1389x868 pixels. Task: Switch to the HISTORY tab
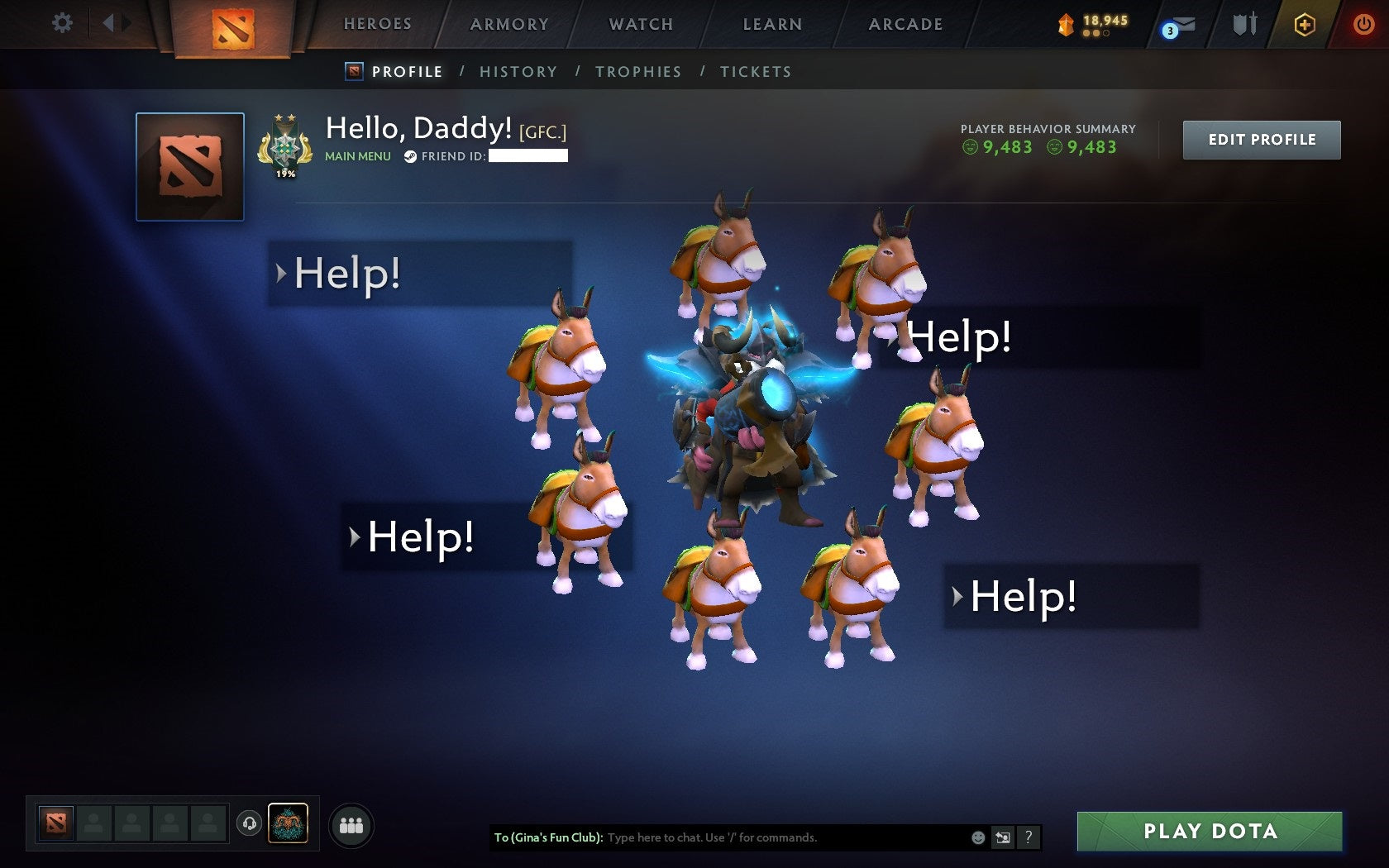(518, 72)
